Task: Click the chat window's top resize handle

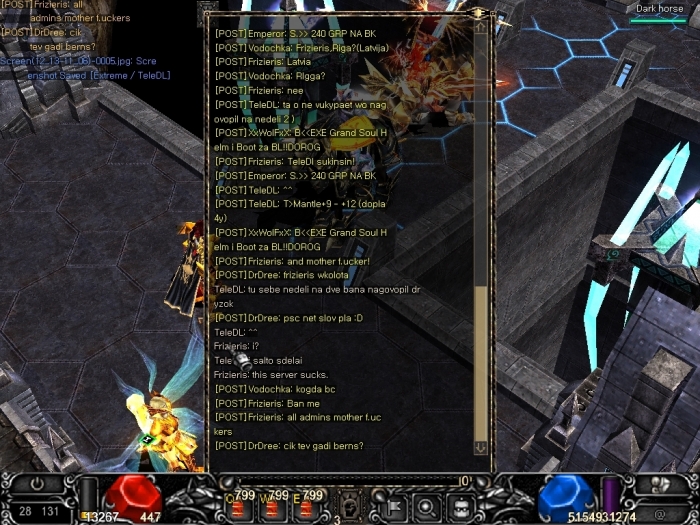Action: [480, 13]
